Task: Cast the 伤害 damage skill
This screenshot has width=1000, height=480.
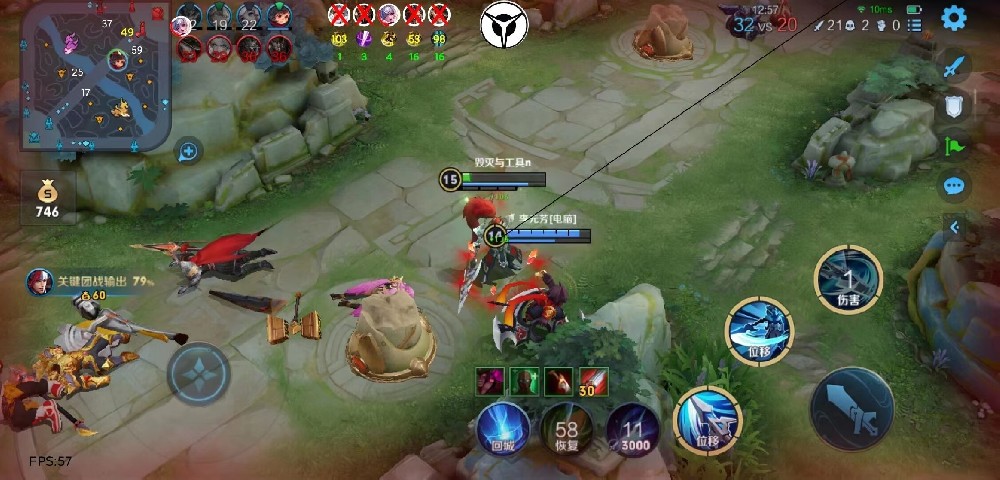Action: pyautogui.click(x=848, y=278)
